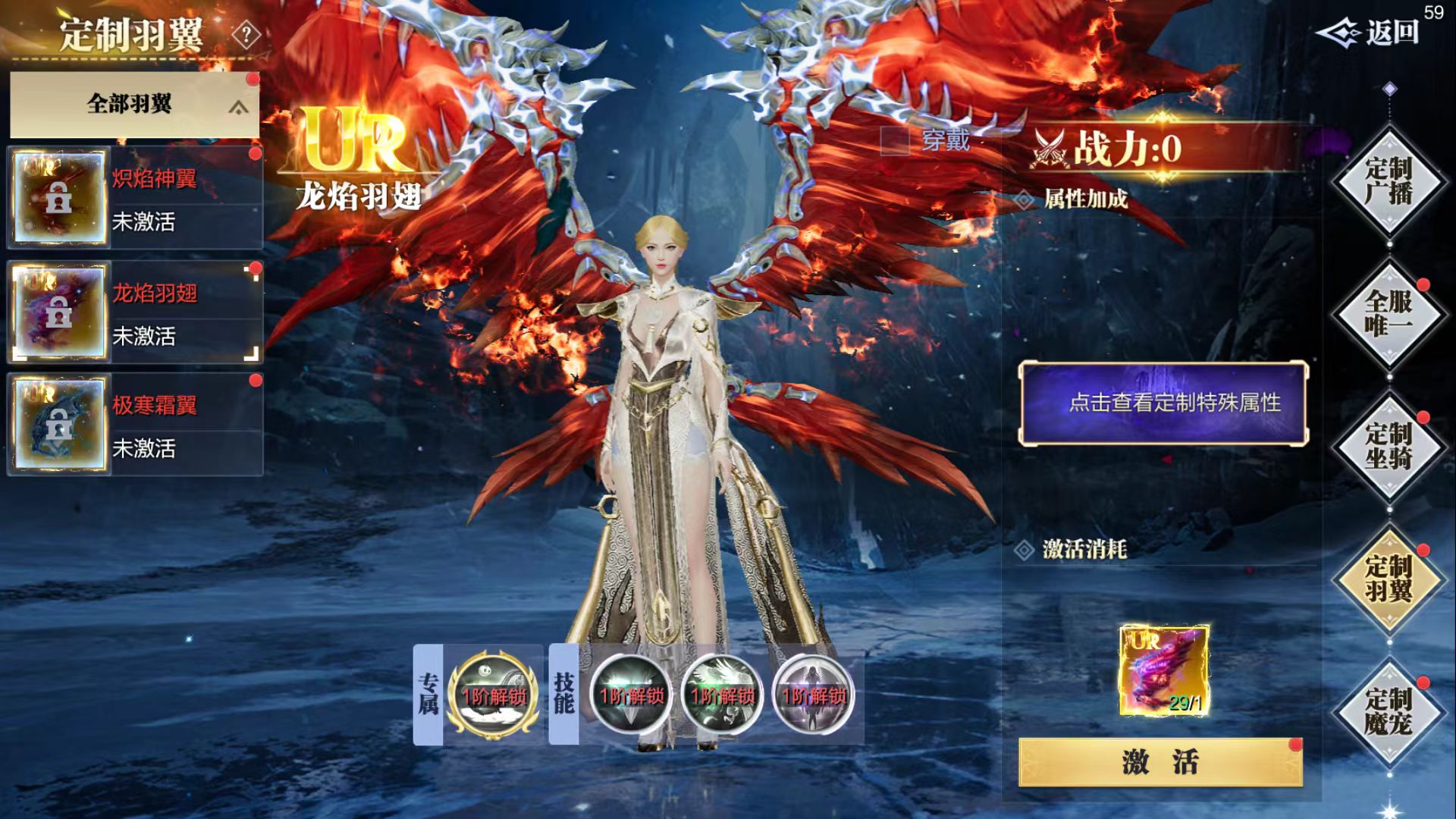Open the question mark help icon

246,35
